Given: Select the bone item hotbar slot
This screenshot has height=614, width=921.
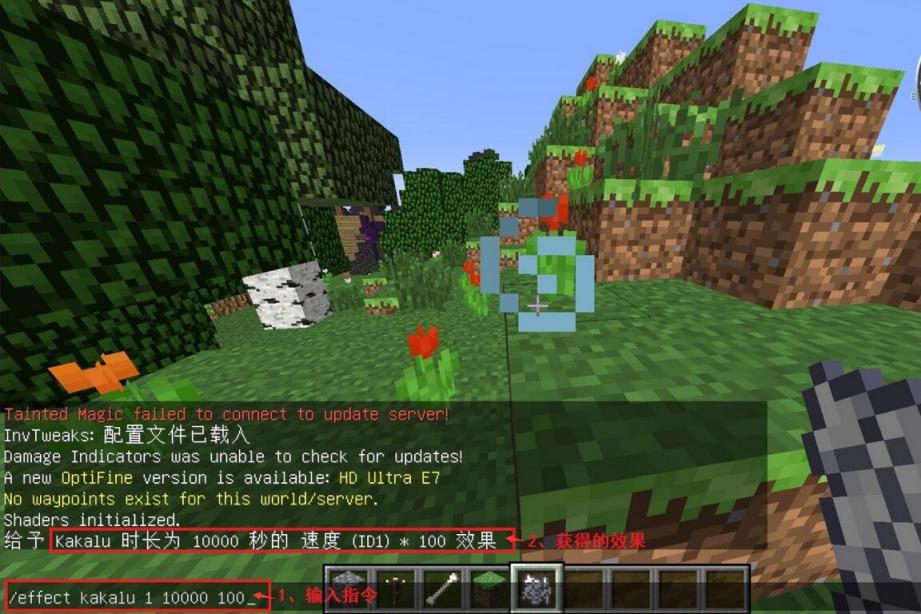Looking at the screenshot, I should (441, 590).
